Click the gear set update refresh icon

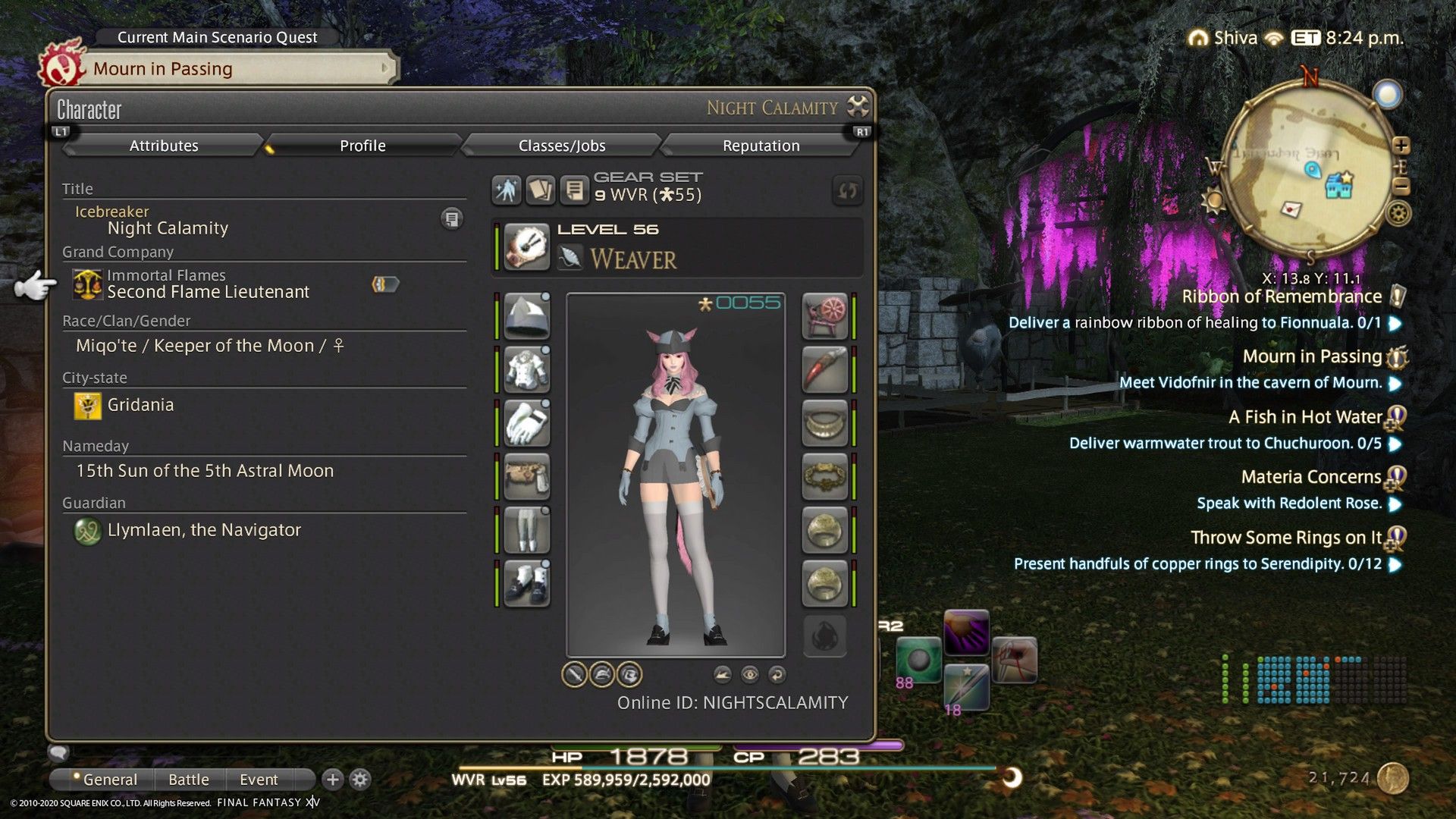click(847, 191)
